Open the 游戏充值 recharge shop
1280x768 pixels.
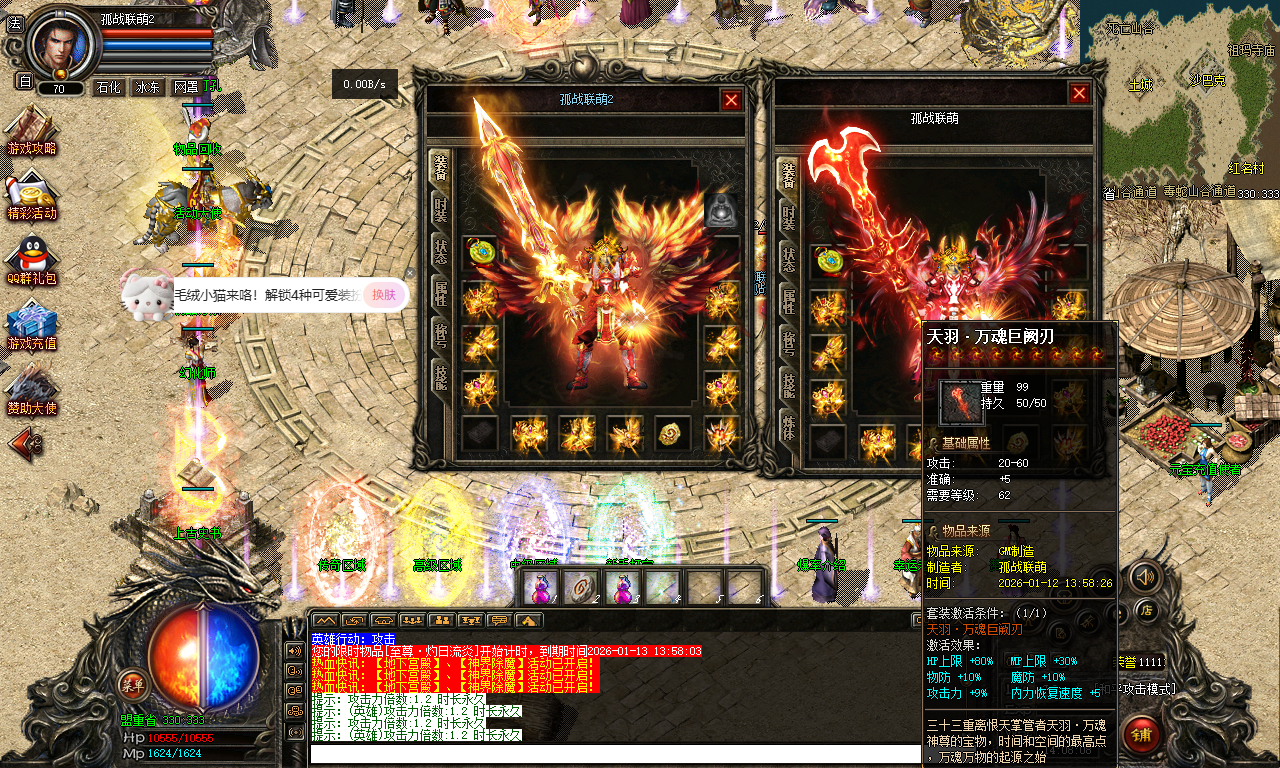pos(31,325)
